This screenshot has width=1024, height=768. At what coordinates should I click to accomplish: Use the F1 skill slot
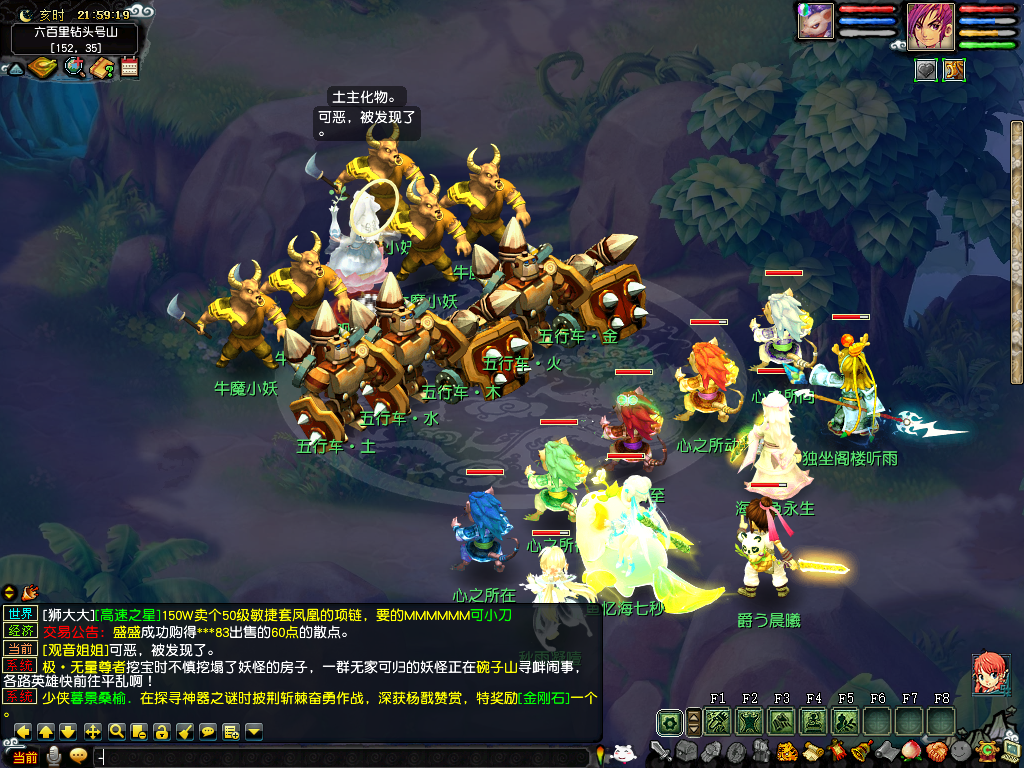[x=718, y=721]
